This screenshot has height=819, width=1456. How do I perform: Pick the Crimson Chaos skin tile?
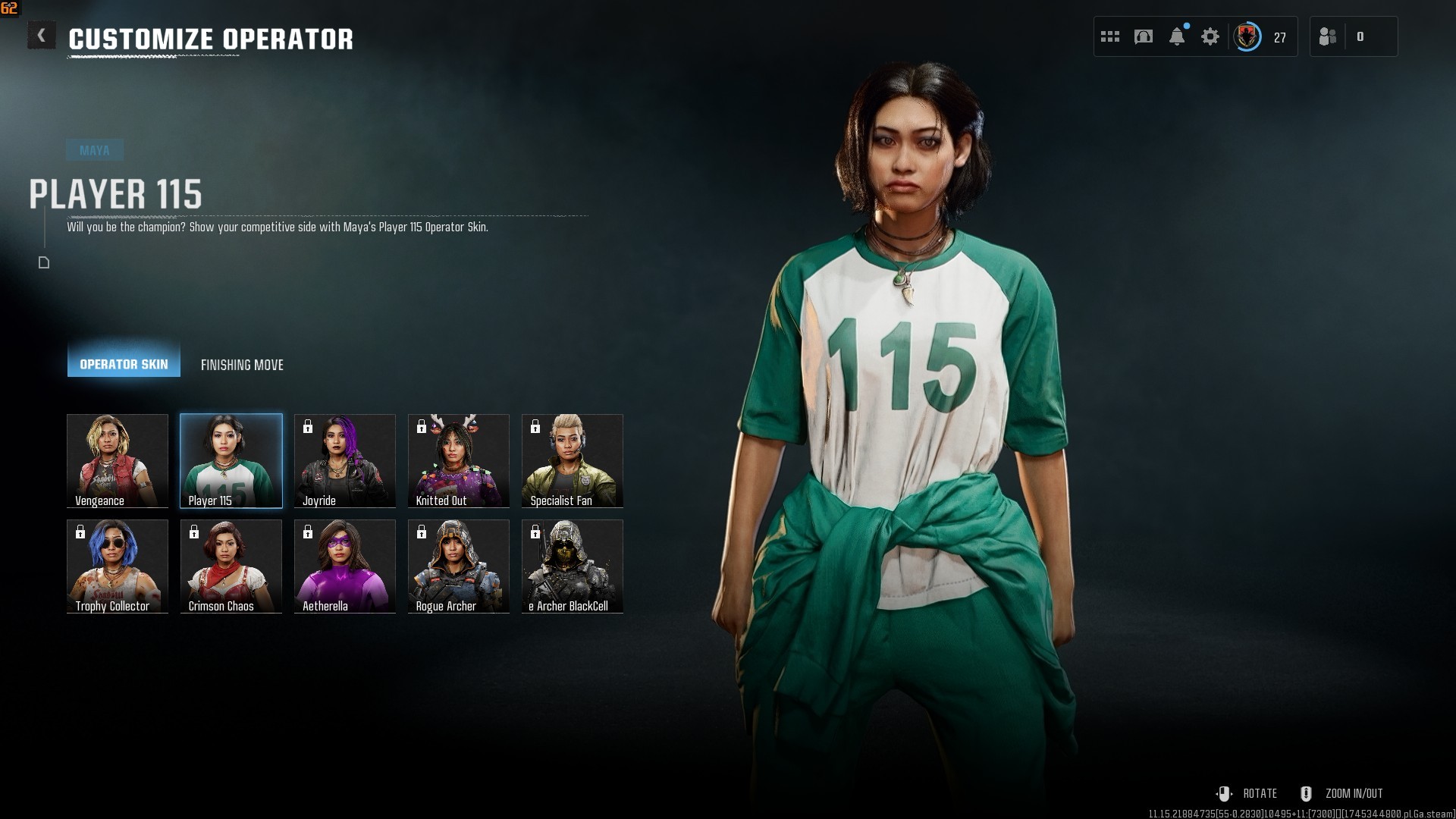click(231, 566)
